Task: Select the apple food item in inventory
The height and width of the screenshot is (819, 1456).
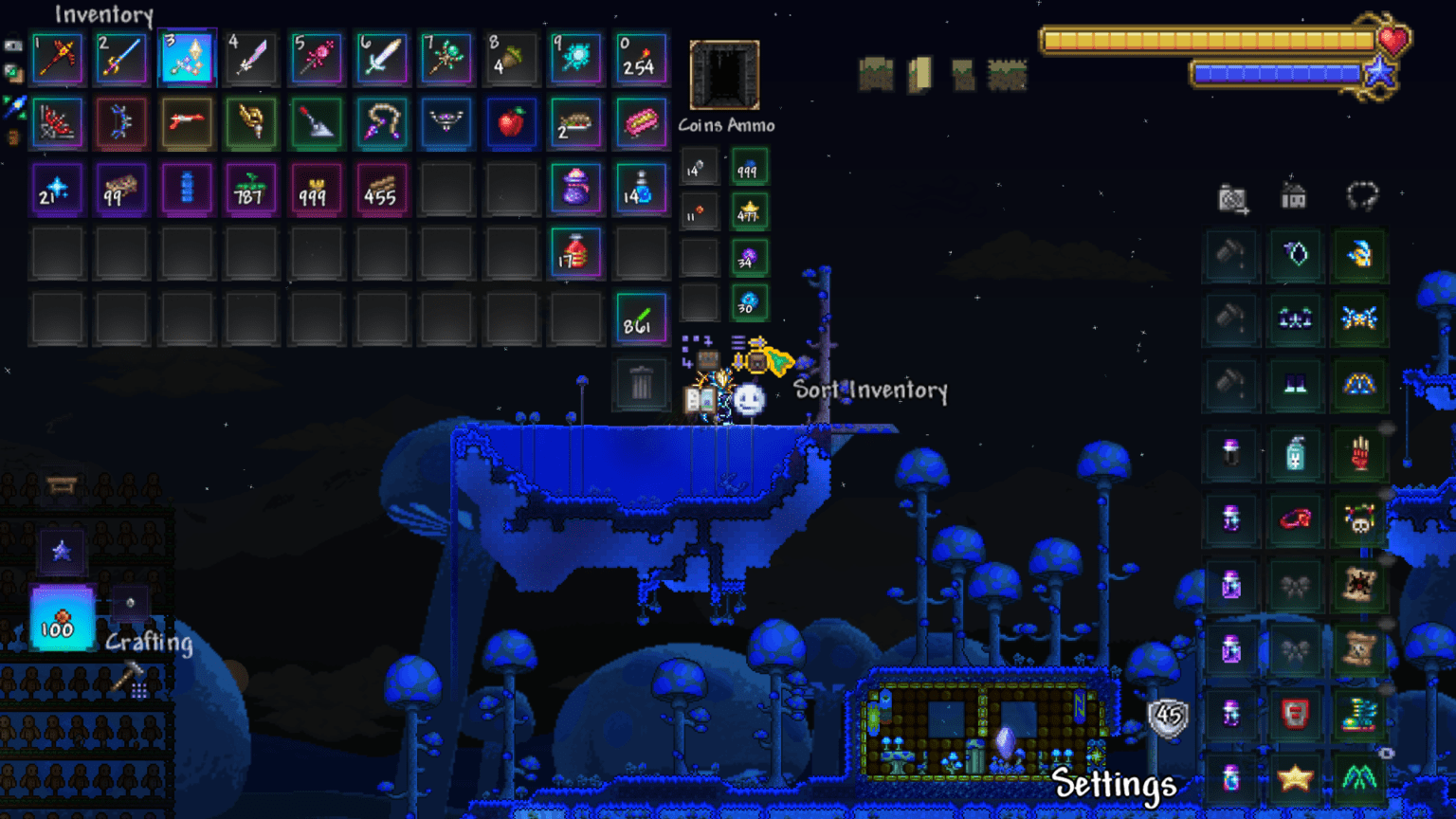Action: (x=511, y=123)
